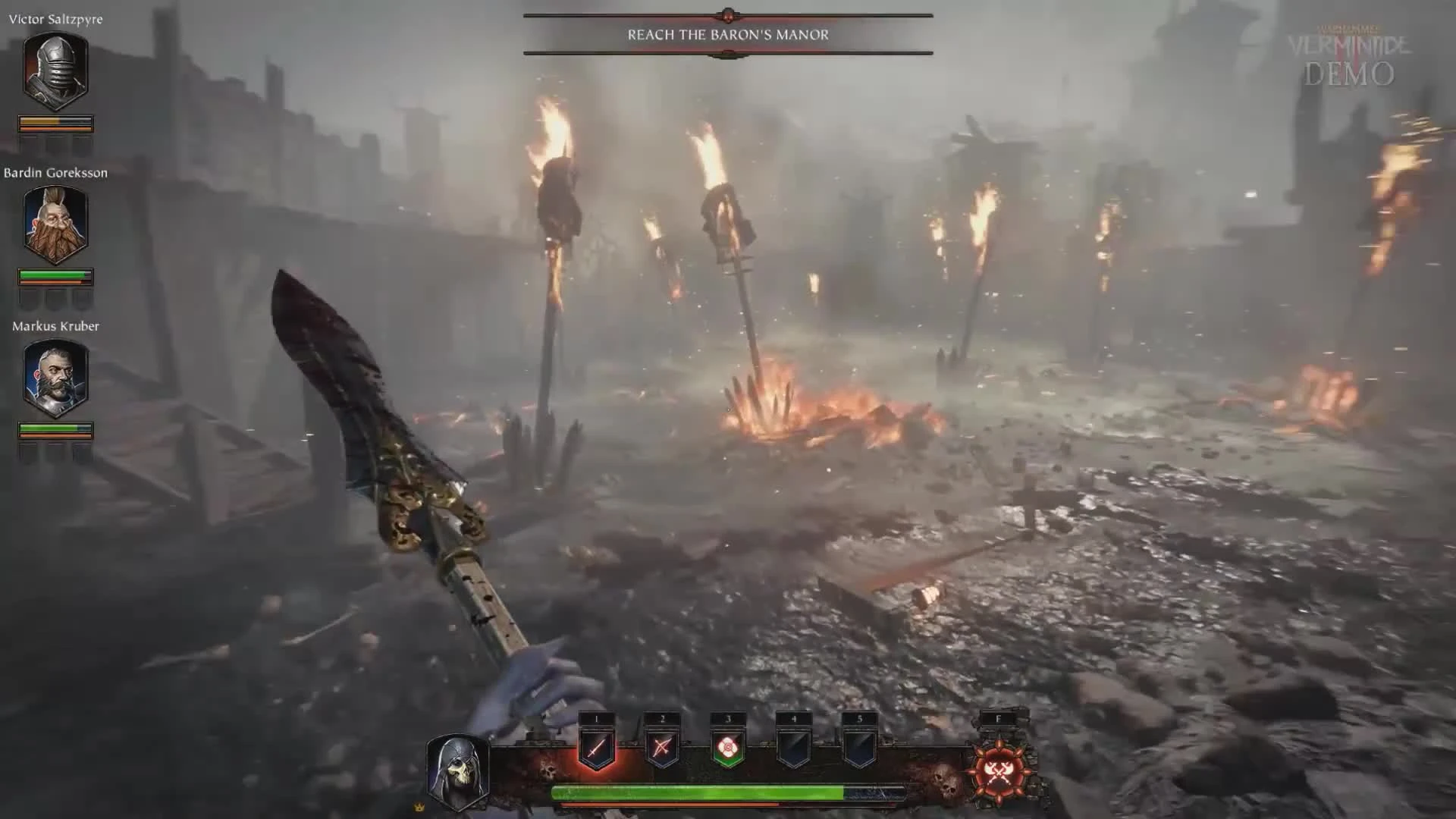Click the red diamond above the objective text
The height and width of the screenshot is (819, 1456).
[x=727, y=12]
